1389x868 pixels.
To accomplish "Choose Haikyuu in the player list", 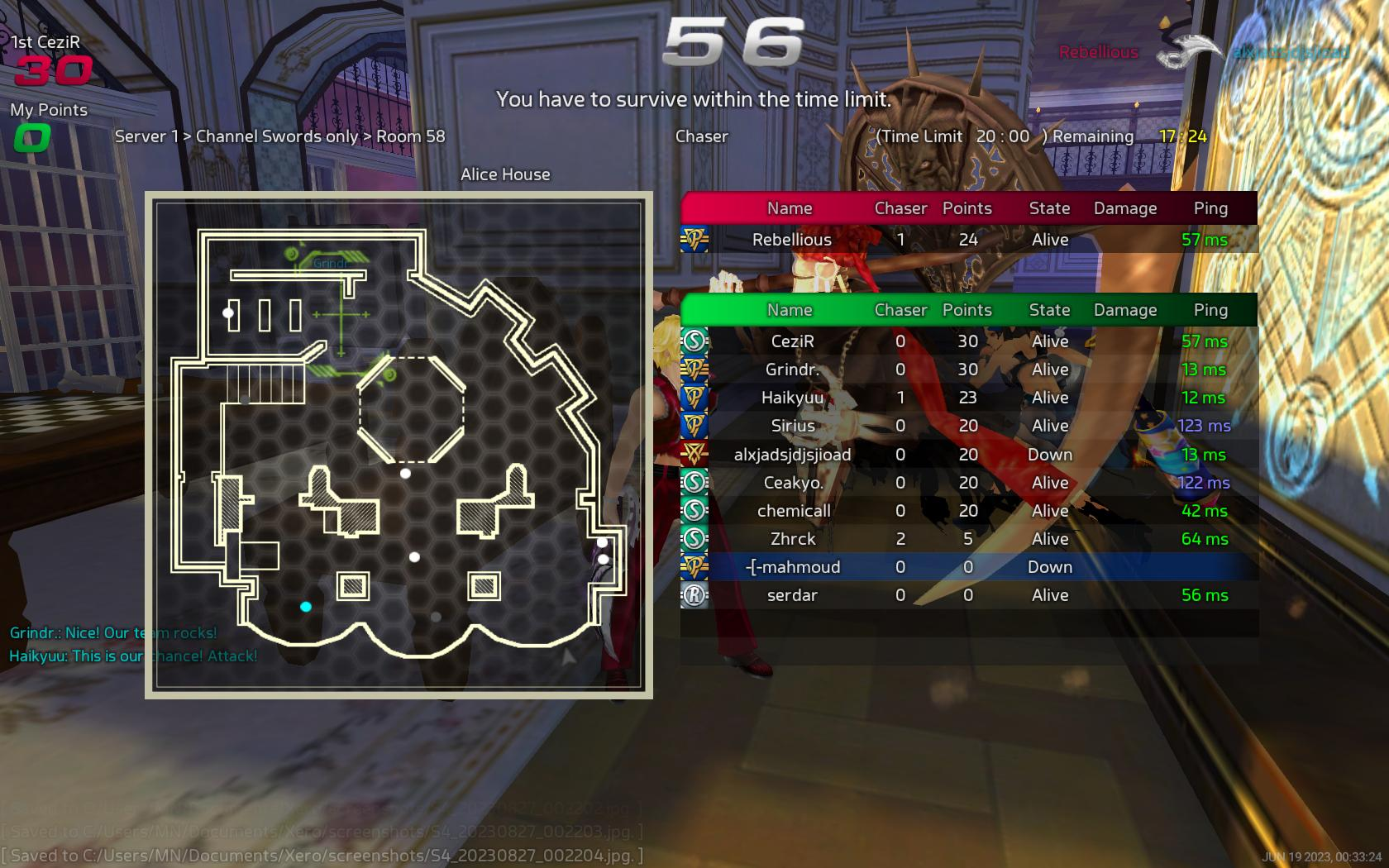I will pyautogui.click(x=967, y=398).
